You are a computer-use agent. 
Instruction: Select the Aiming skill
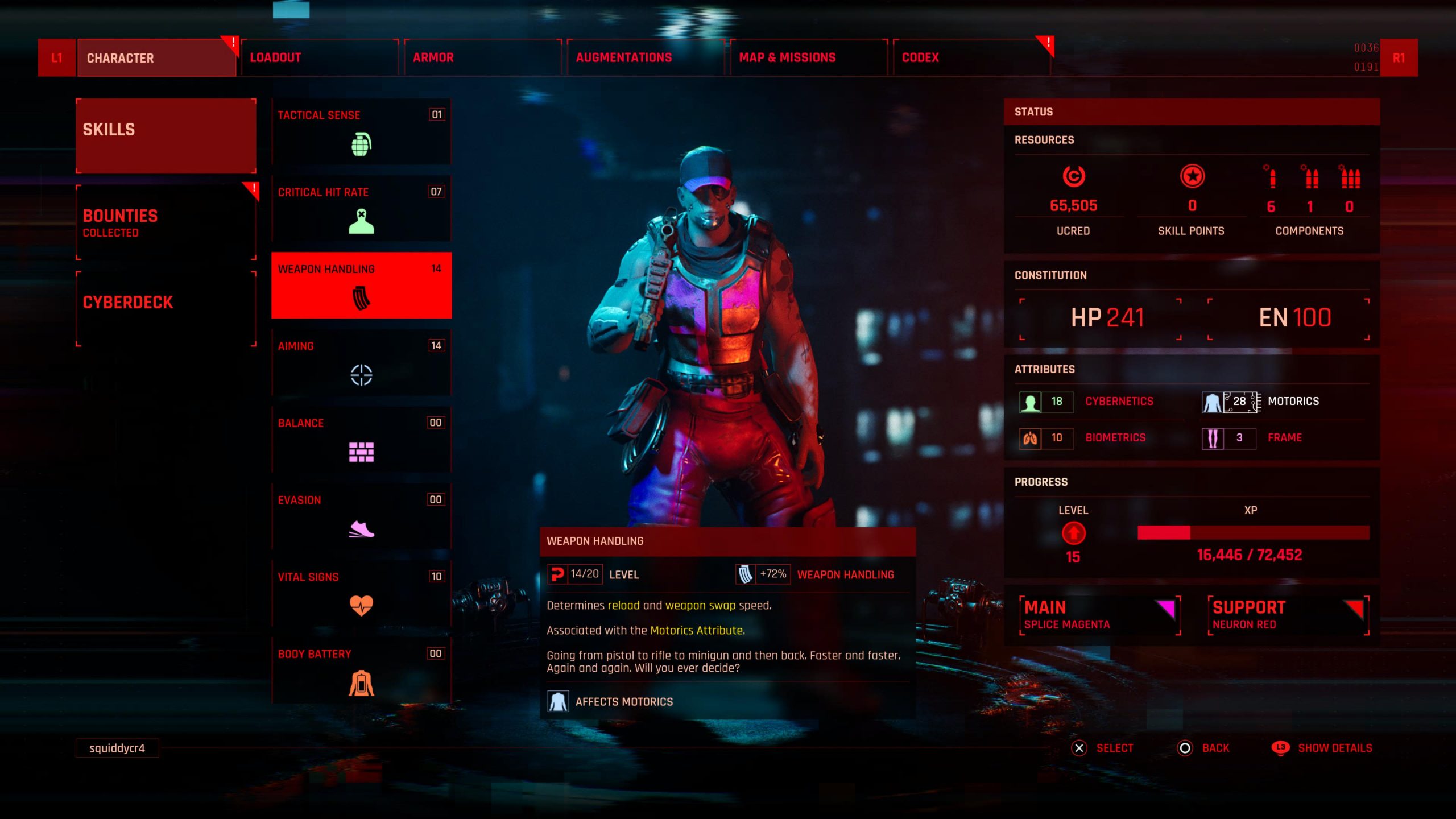click(361, 362)
